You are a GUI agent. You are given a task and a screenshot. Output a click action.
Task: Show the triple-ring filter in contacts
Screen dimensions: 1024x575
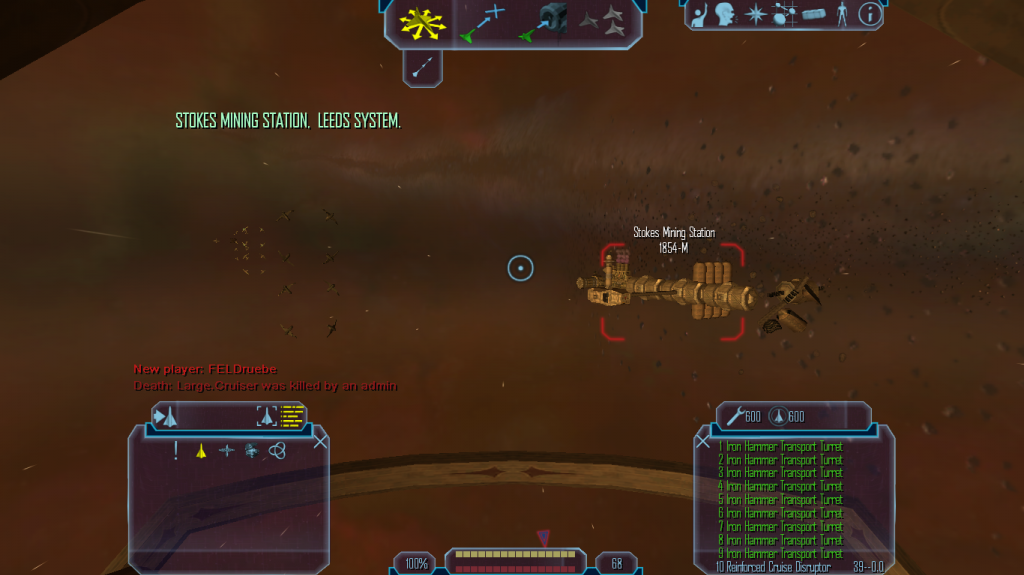278,451
